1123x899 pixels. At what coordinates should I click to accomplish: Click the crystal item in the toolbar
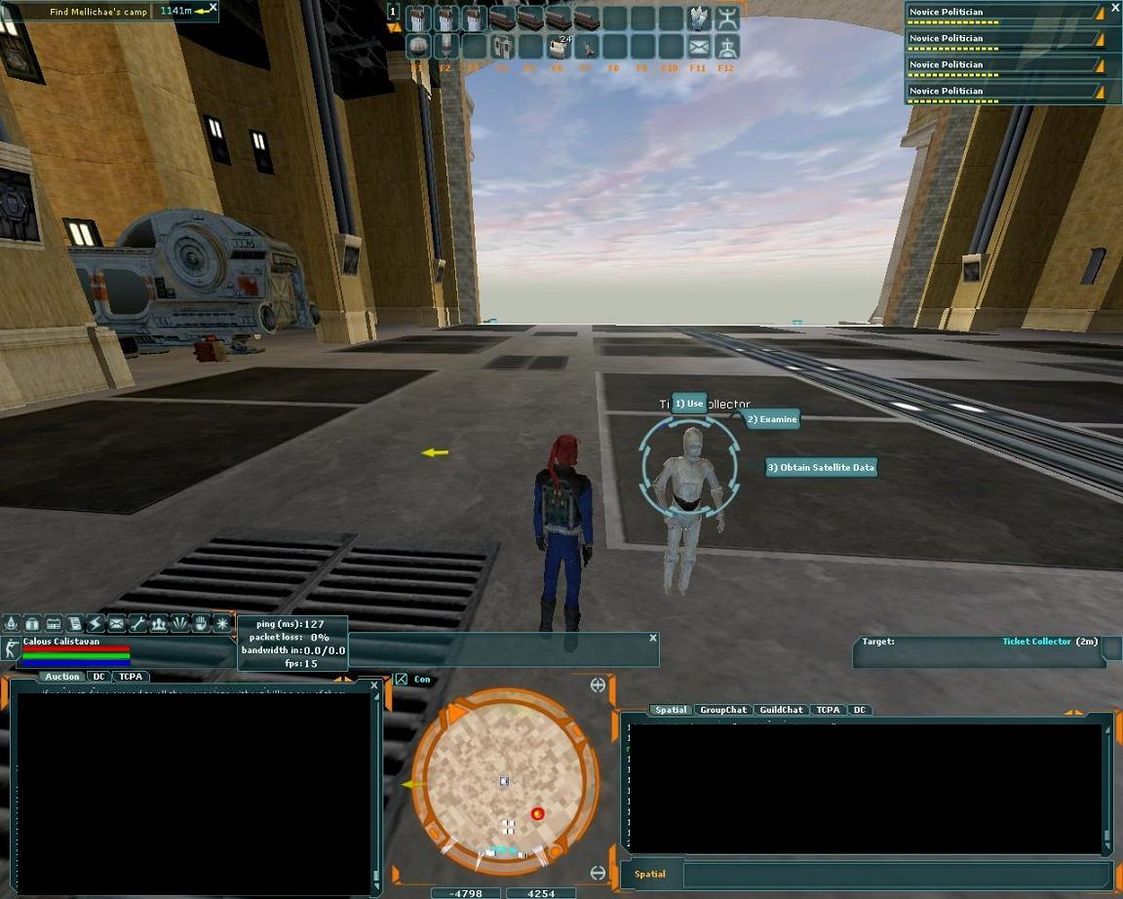click(699, 18)
